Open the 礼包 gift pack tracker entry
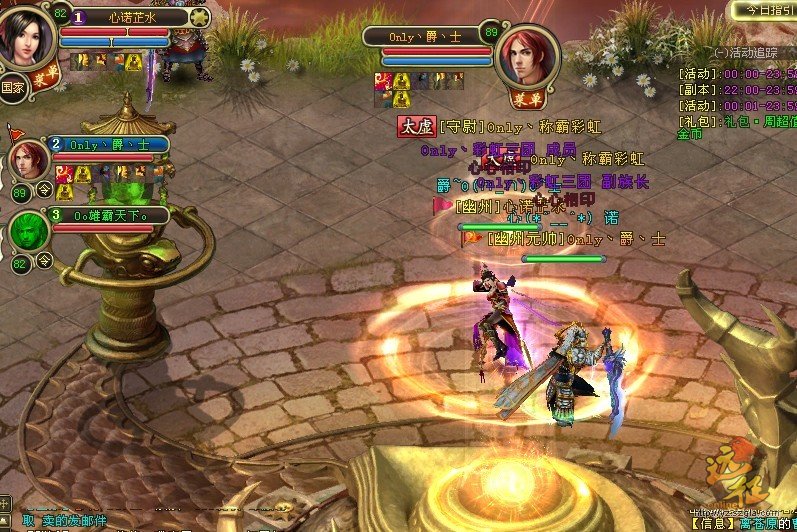Viewport: 797px width, 532px height. click(x=735, y=121)
